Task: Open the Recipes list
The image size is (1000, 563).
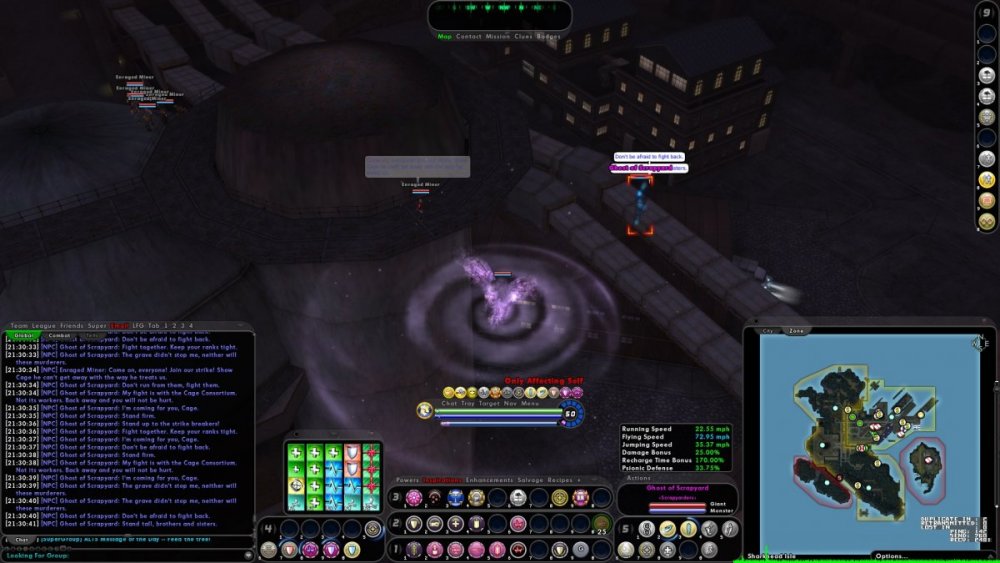Action: pos(566,480)
